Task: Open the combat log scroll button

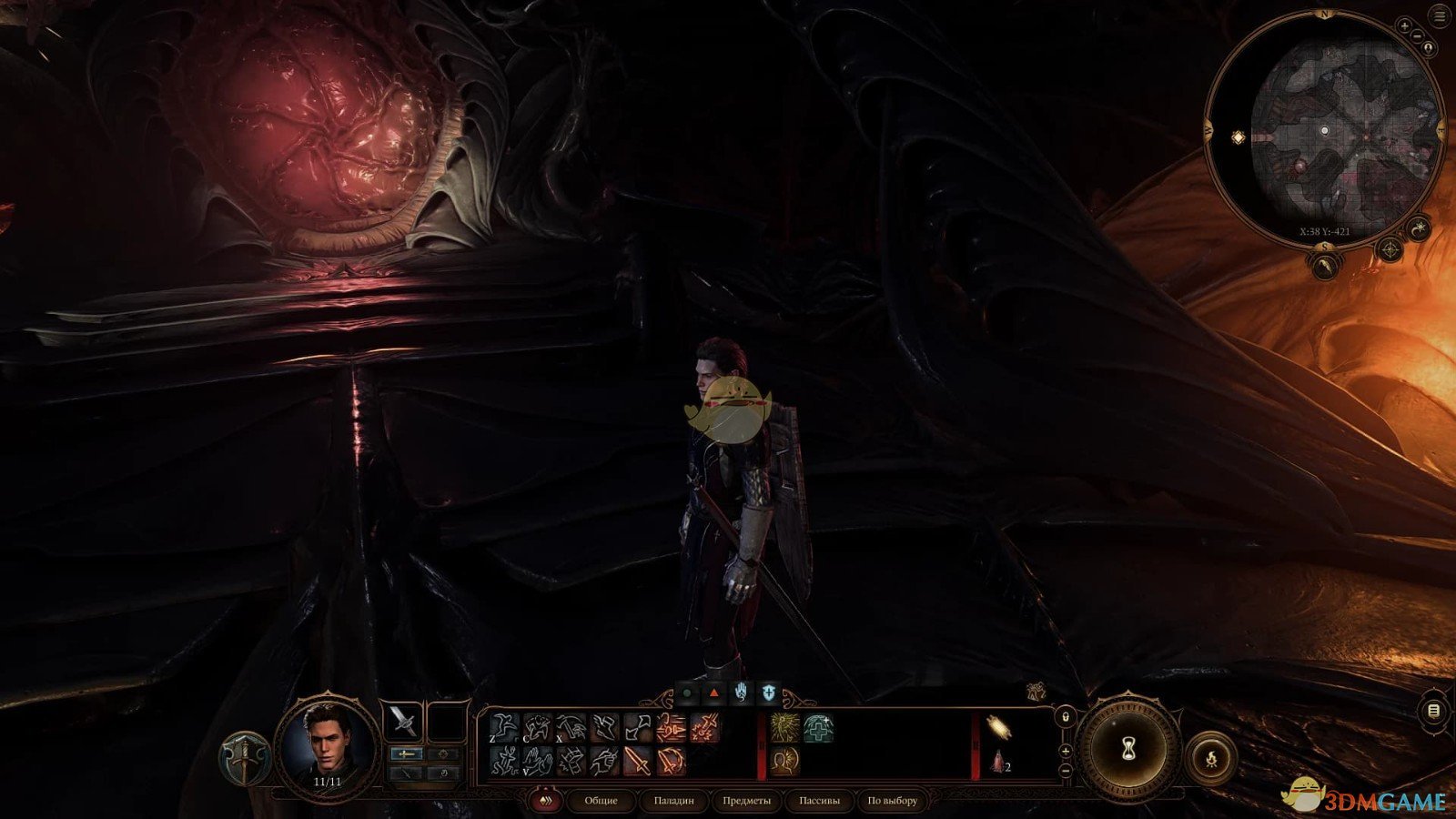Action: coord(1434,711)
